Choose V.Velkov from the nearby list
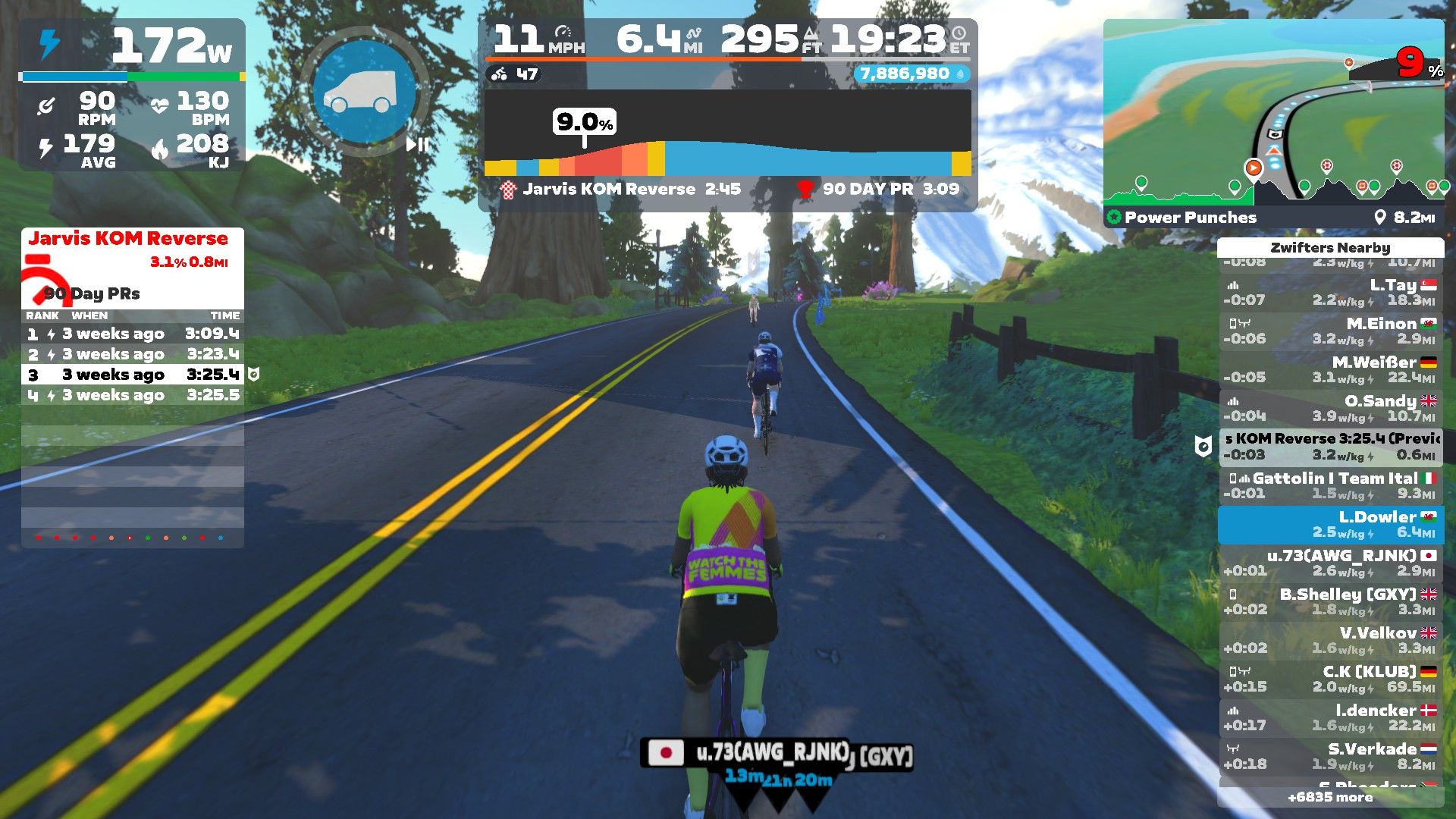 (1331, 641)
